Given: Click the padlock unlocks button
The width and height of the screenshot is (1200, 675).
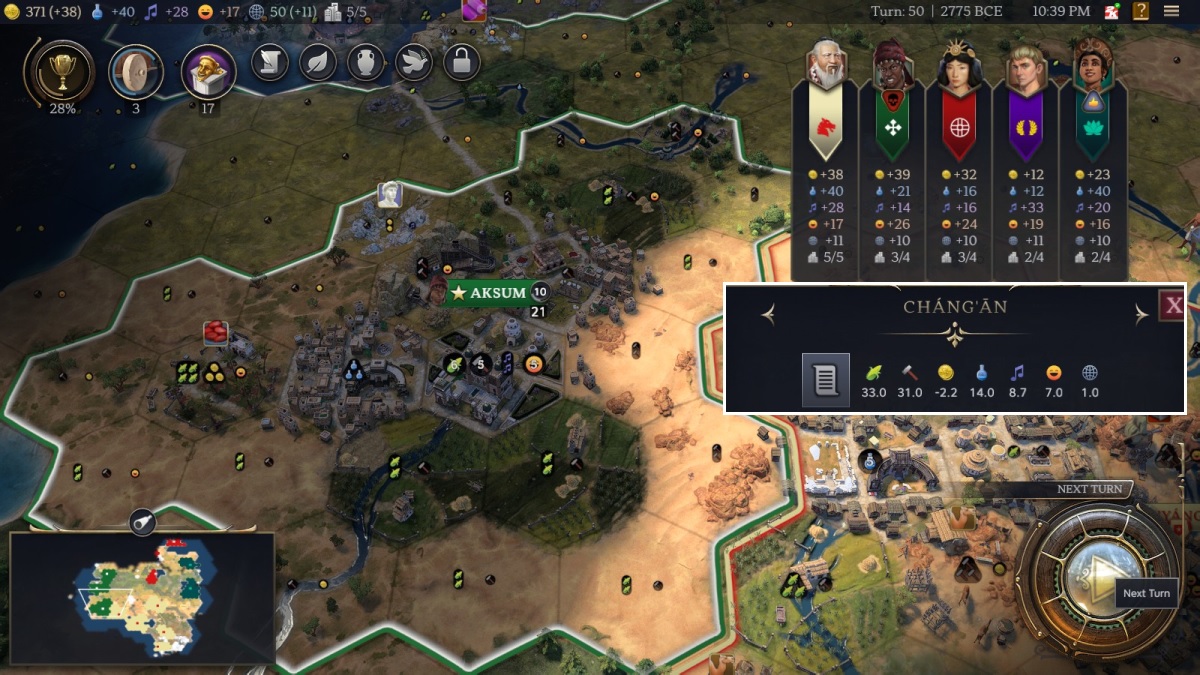Looking at the screenshot, I should 461,62.
